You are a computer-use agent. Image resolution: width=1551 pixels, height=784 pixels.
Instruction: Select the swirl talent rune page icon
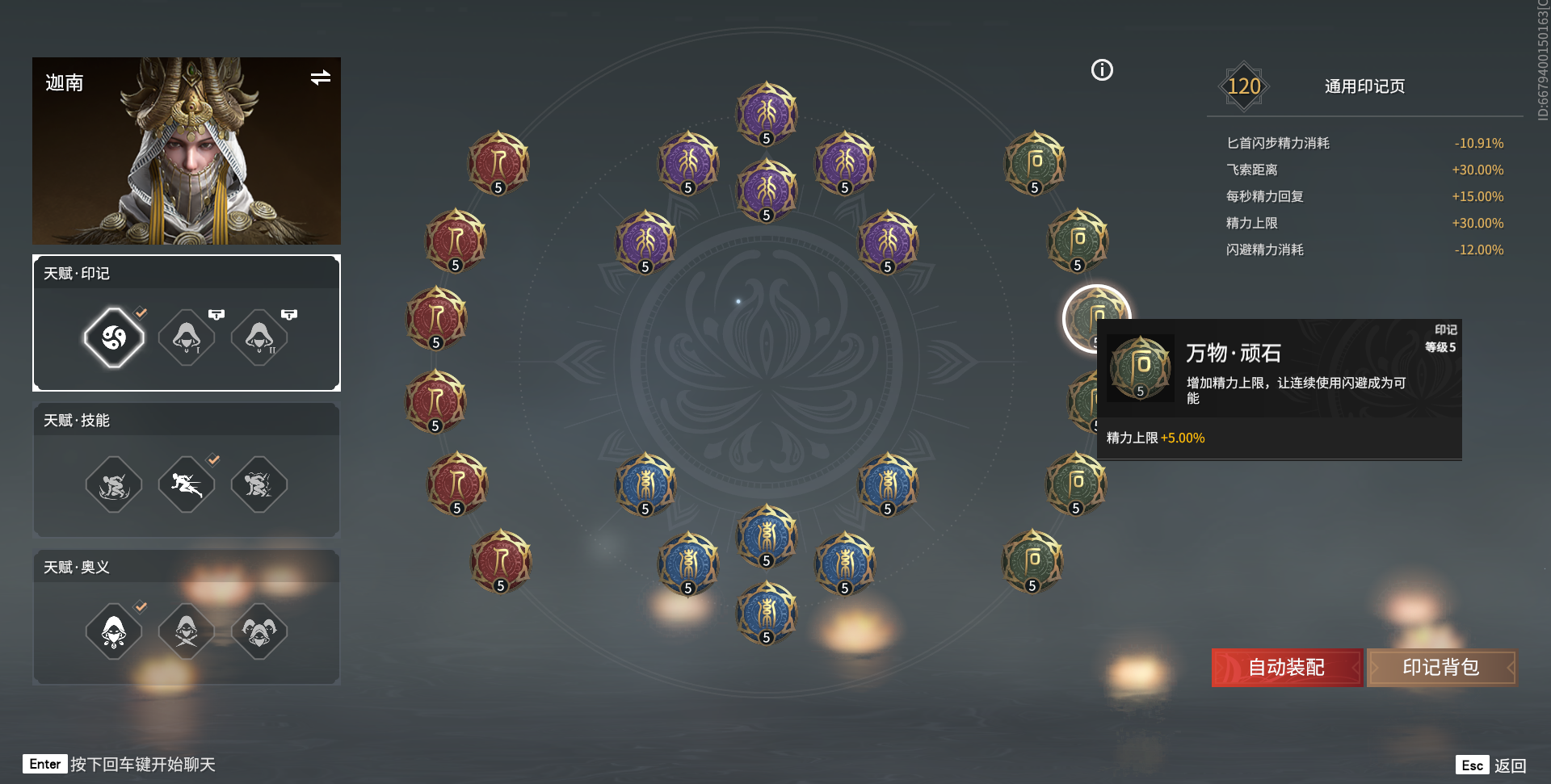(x=114, y=337)
